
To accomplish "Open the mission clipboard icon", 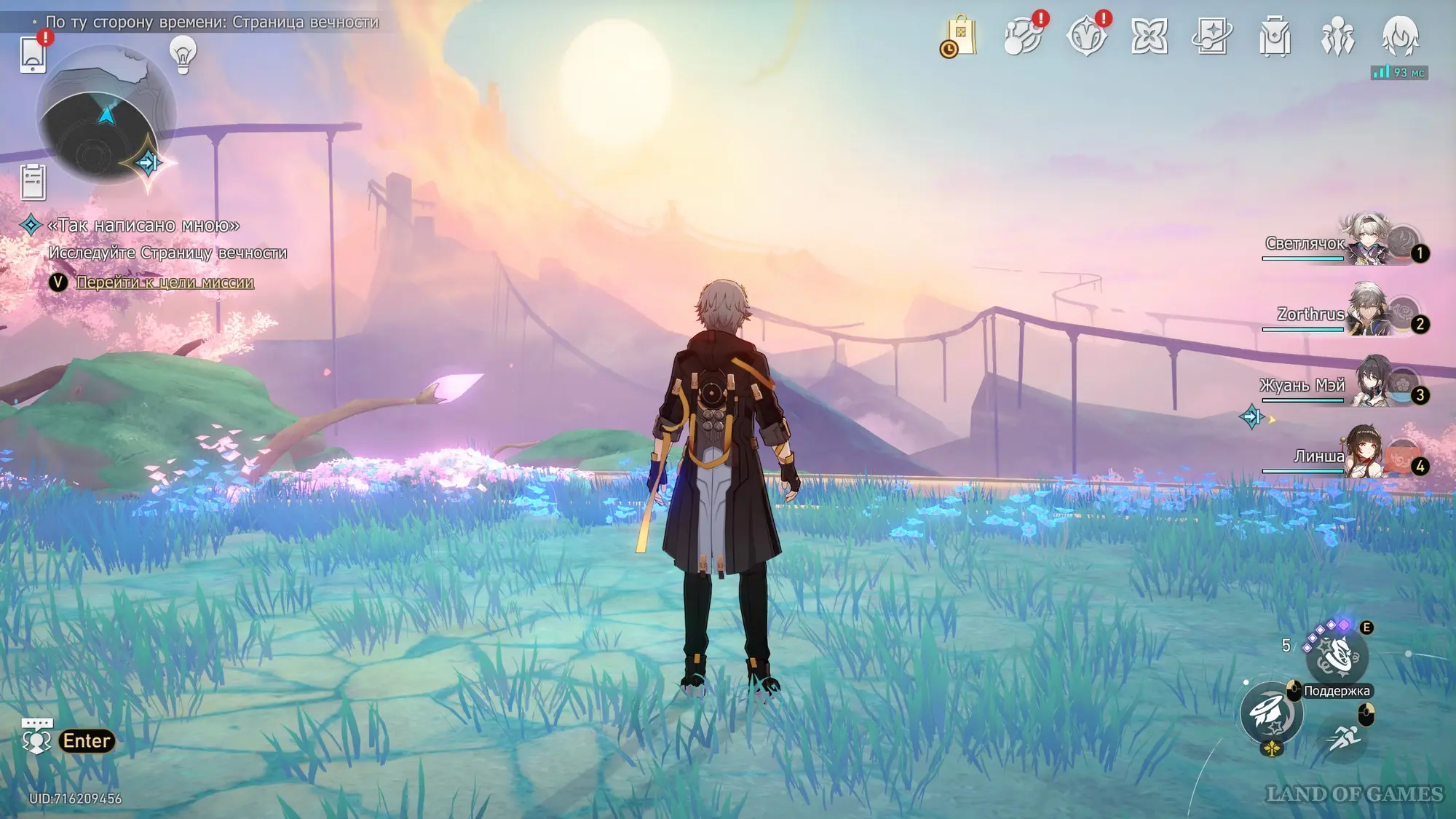I will pyautogui.click(x=33, y=181).
